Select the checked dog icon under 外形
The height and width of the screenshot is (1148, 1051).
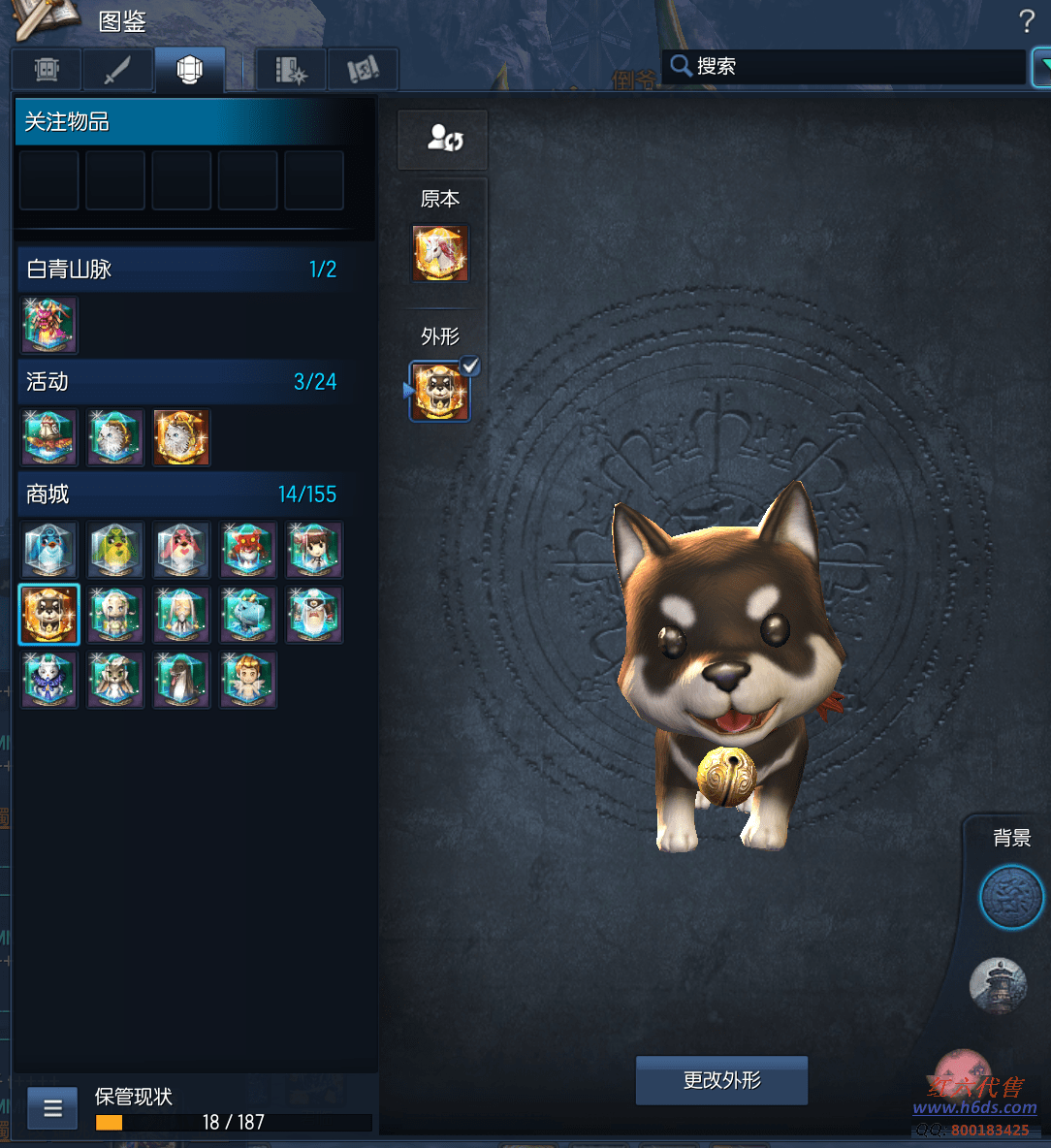[439, 392]
